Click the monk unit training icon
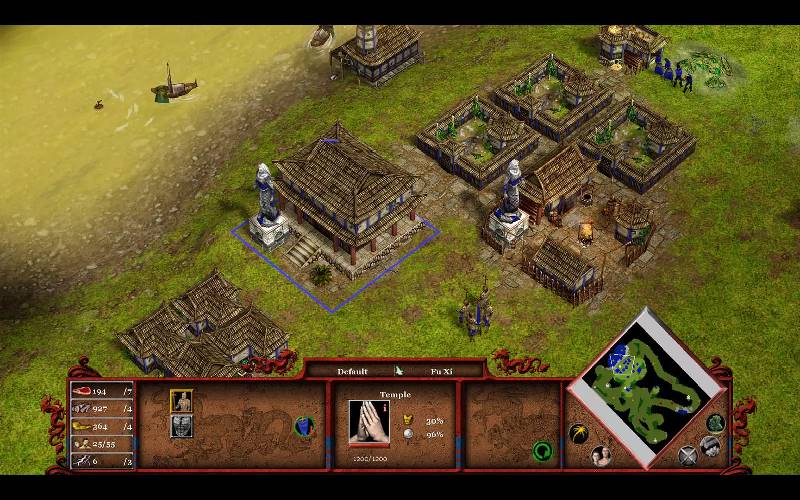The height and width of the screenshot is (500, 800). pyautogui.click(x=181, y=401)
